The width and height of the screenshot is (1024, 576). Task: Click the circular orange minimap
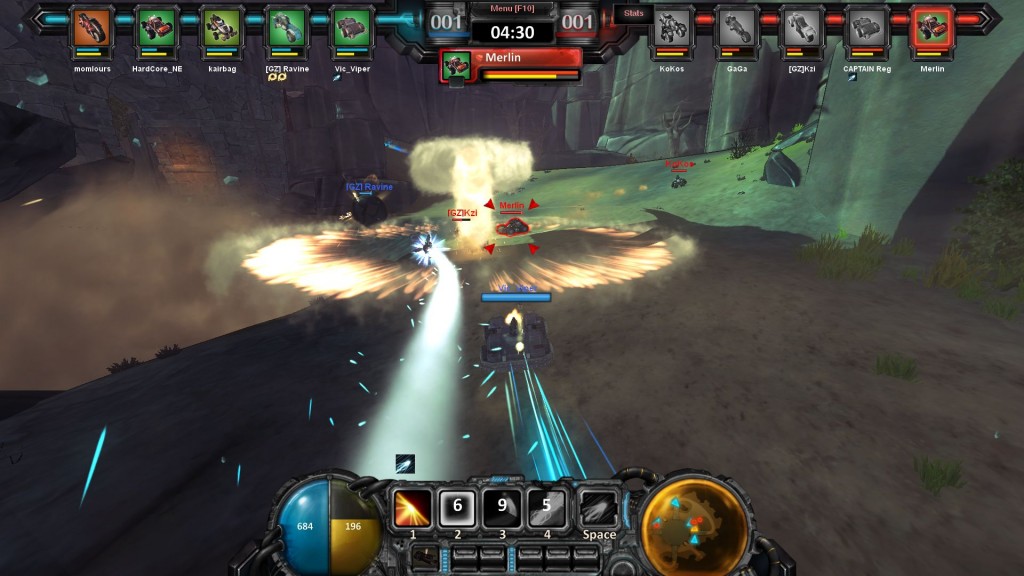pyautogui.click(x=694, y=520)
